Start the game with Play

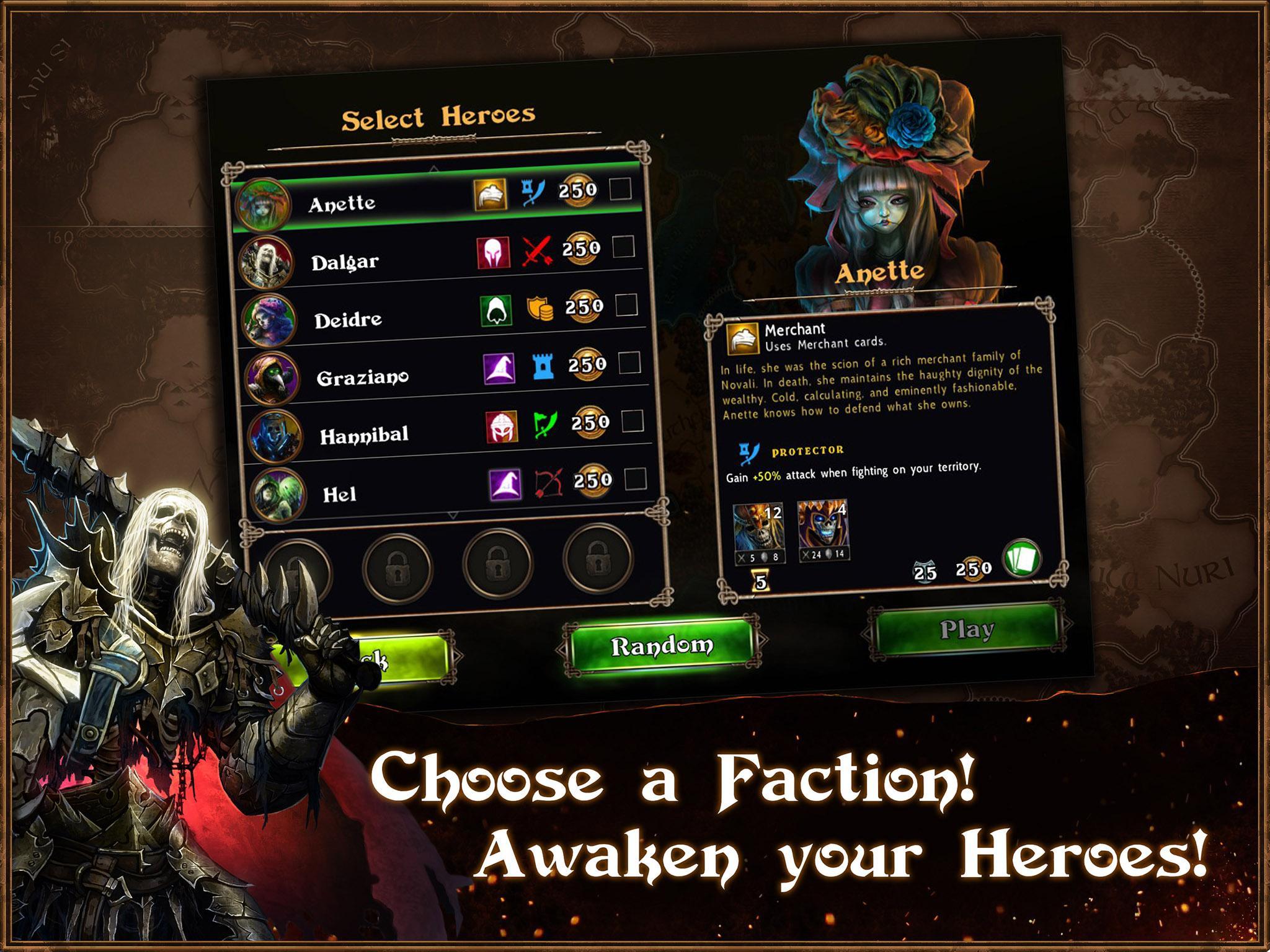click(967, 629)
